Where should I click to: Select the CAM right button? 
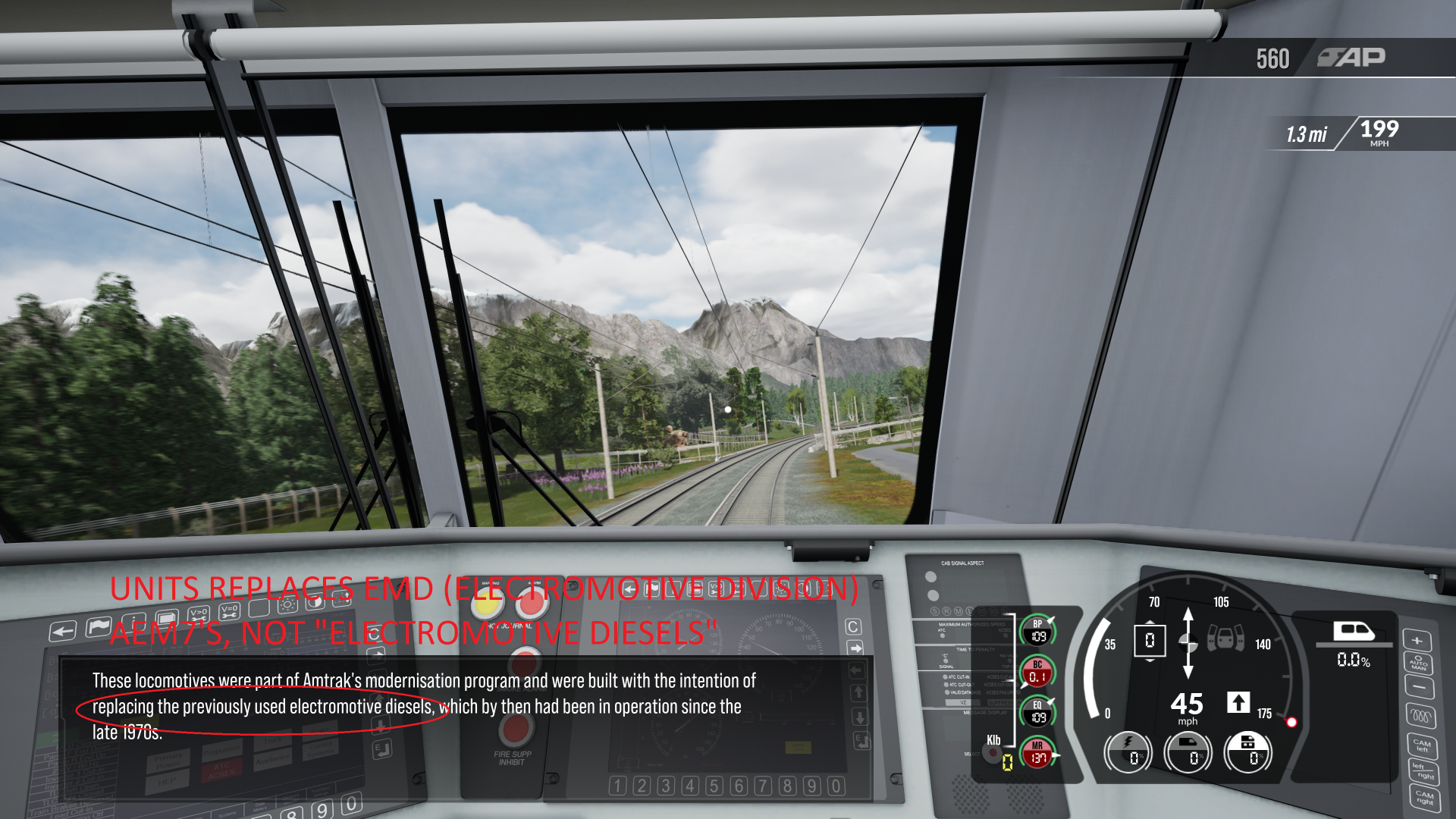point(1424,798)
